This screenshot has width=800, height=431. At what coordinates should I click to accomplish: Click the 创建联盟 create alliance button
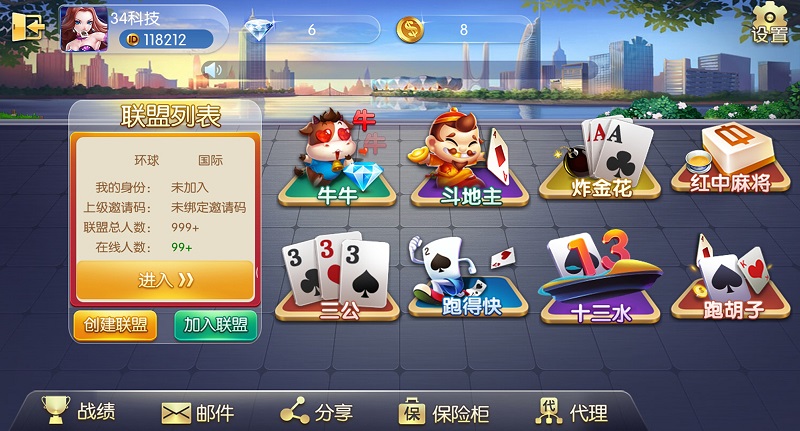tap(115, 325)
